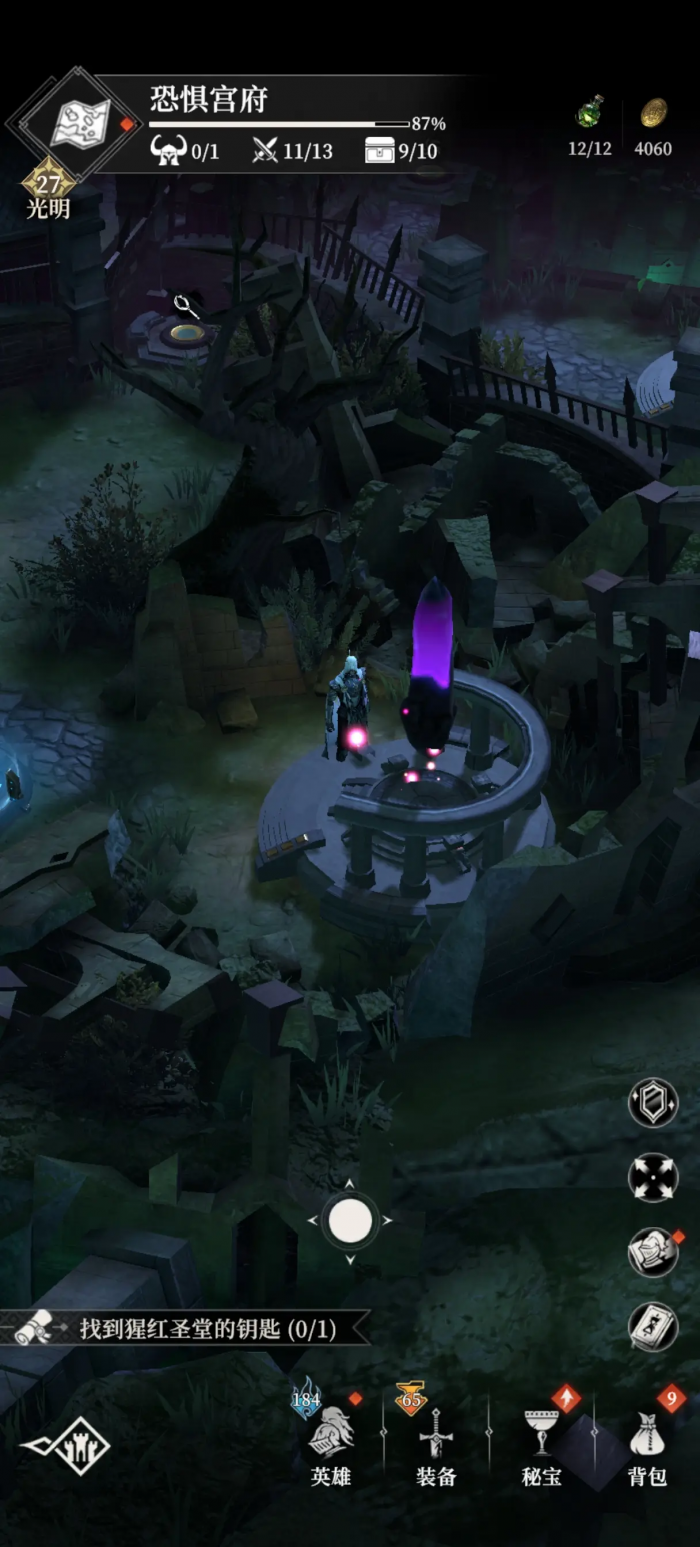Image resolution: width=700 pixels, height=1547 pixels.
Task: Activate the shield icon button
Action: (653, 1102)
